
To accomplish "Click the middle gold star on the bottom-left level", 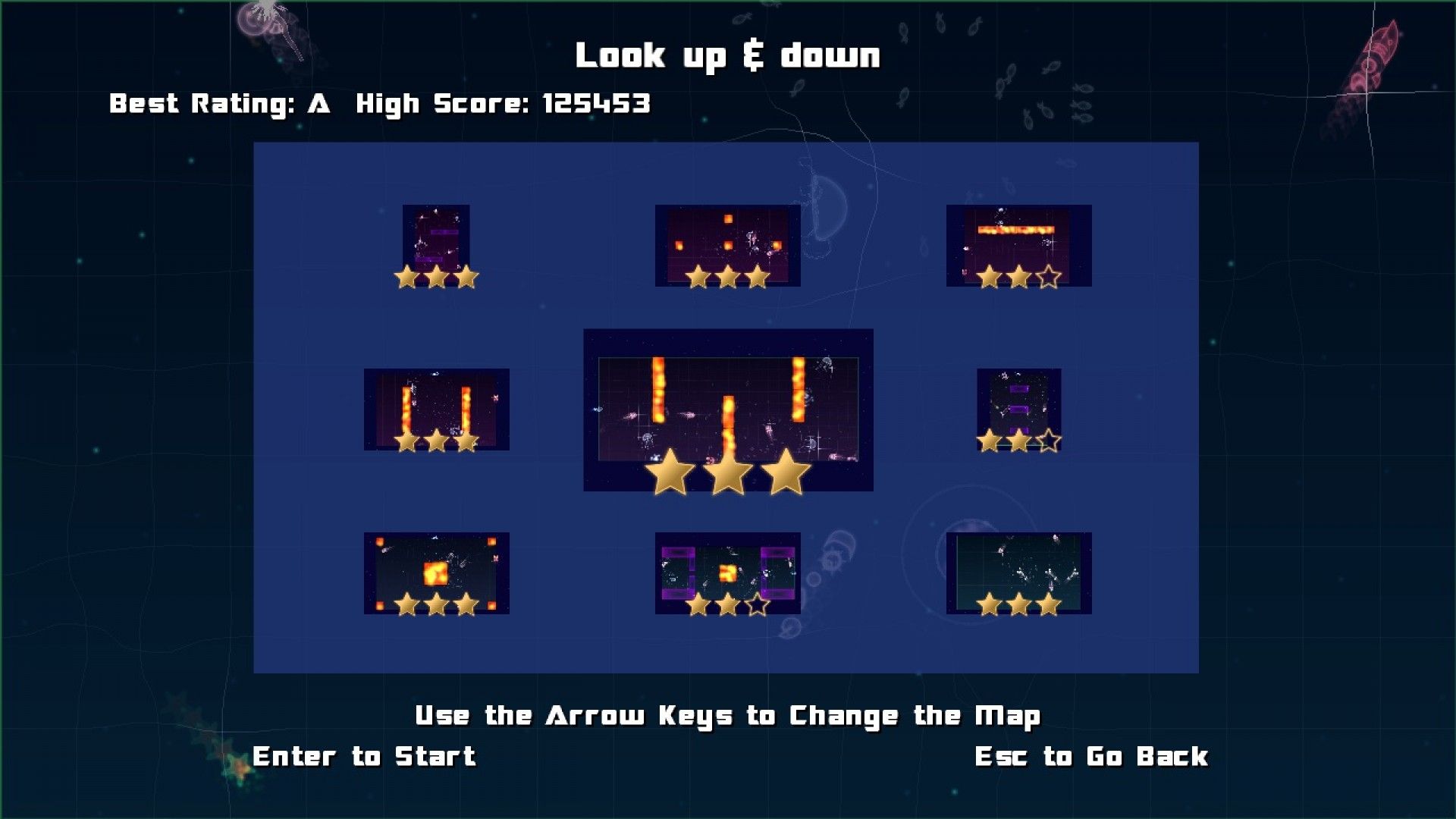I will click(438, 604).
